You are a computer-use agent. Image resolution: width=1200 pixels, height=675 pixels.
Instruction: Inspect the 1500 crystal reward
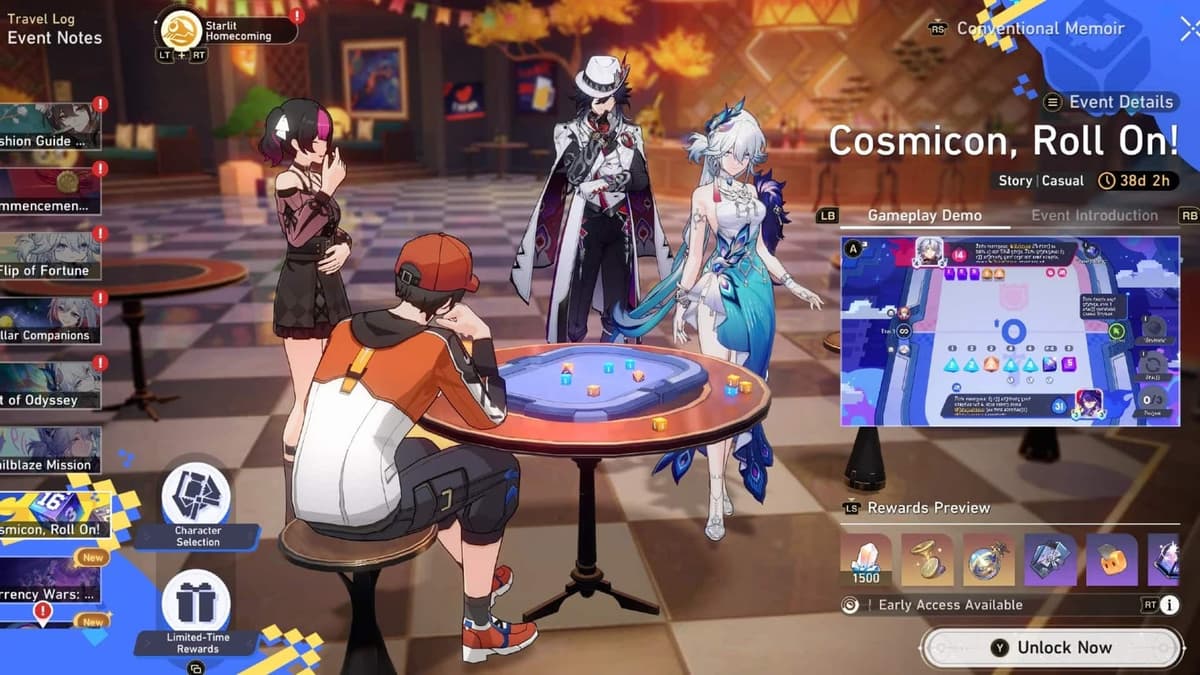pyautogui.click(x=866, y=560)
